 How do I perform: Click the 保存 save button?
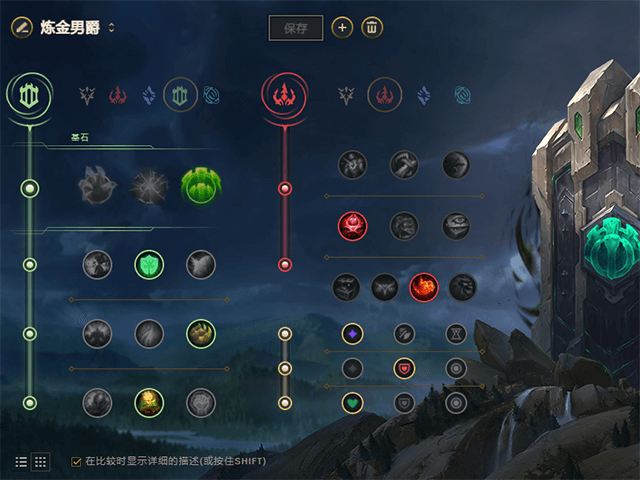(x=296, y=28)
